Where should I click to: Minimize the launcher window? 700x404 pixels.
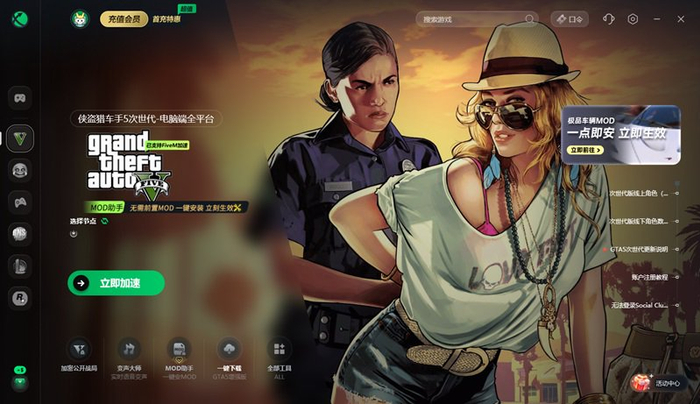[658, 19]
